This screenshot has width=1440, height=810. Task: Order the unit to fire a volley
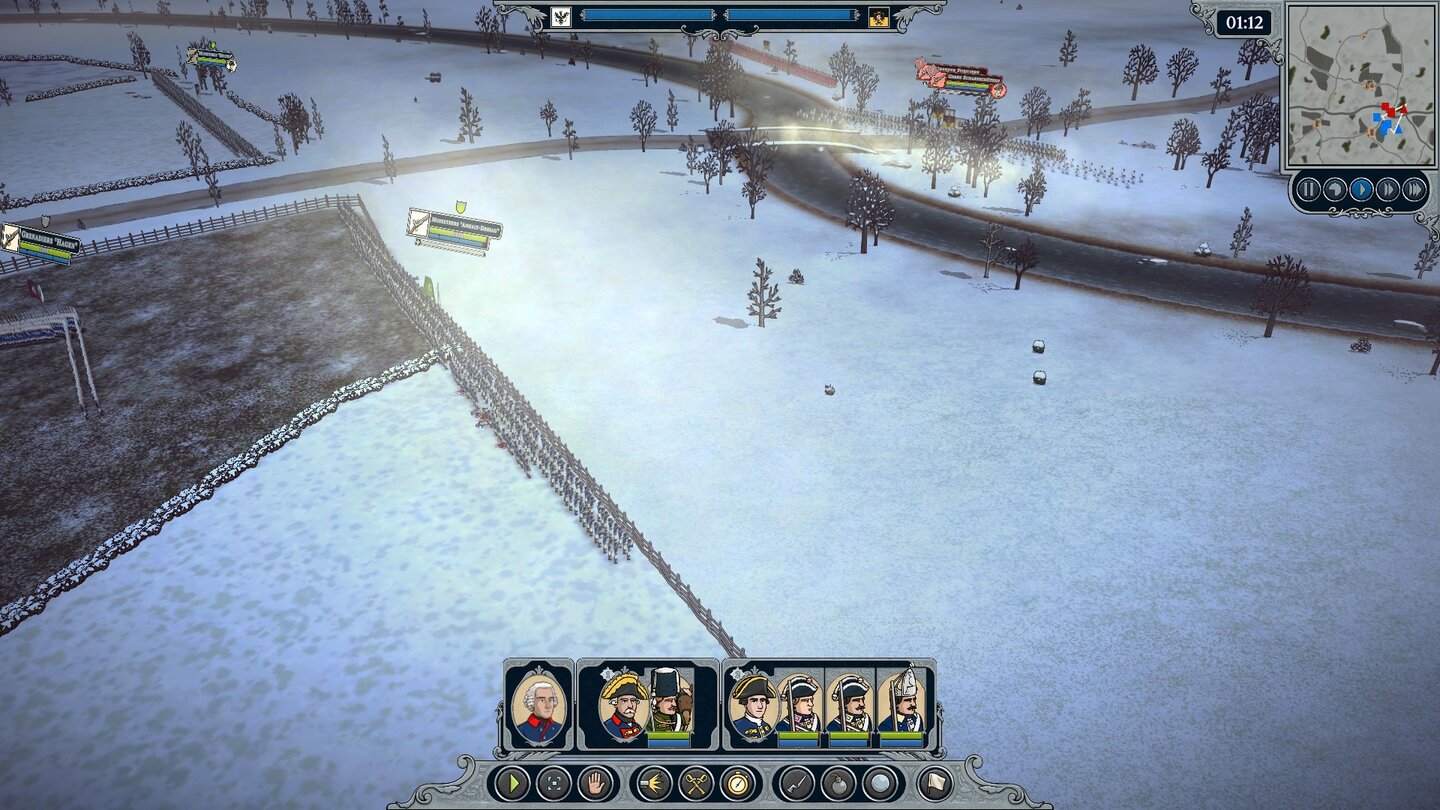click(653, 783)
